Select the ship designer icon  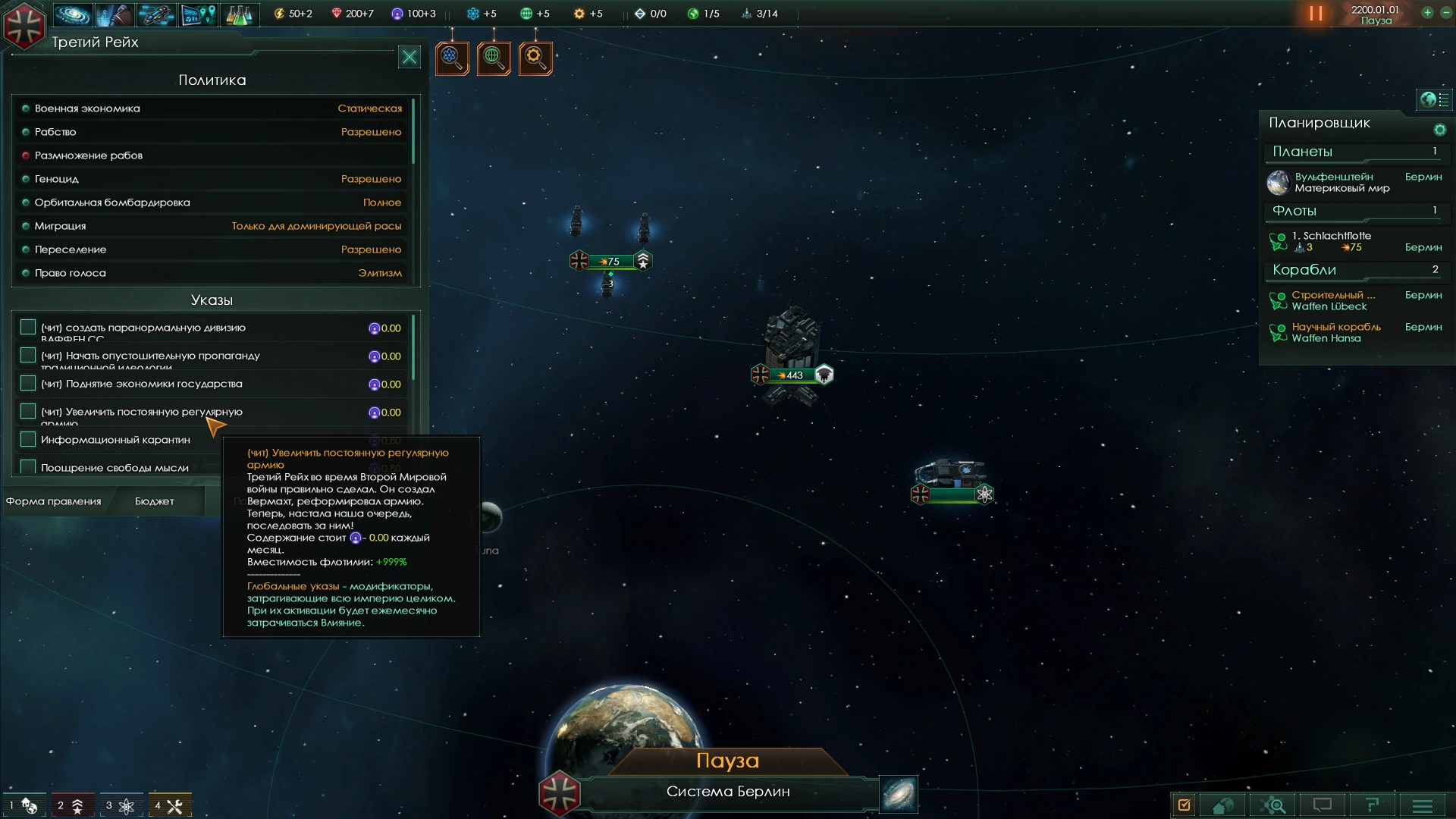[156, 14]
